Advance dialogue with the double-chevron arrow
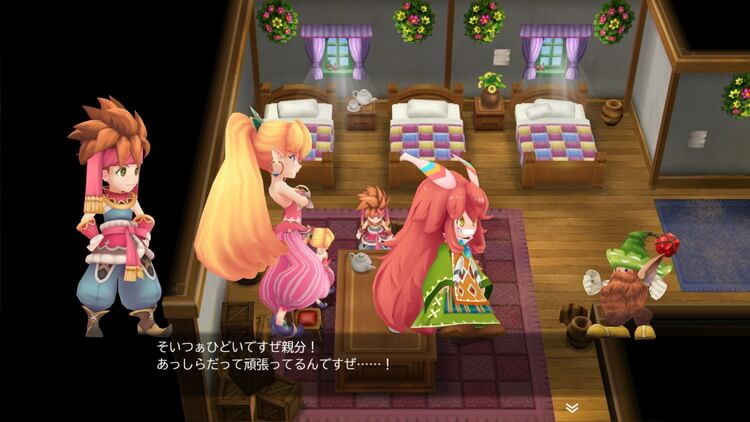 pos(571,407)
